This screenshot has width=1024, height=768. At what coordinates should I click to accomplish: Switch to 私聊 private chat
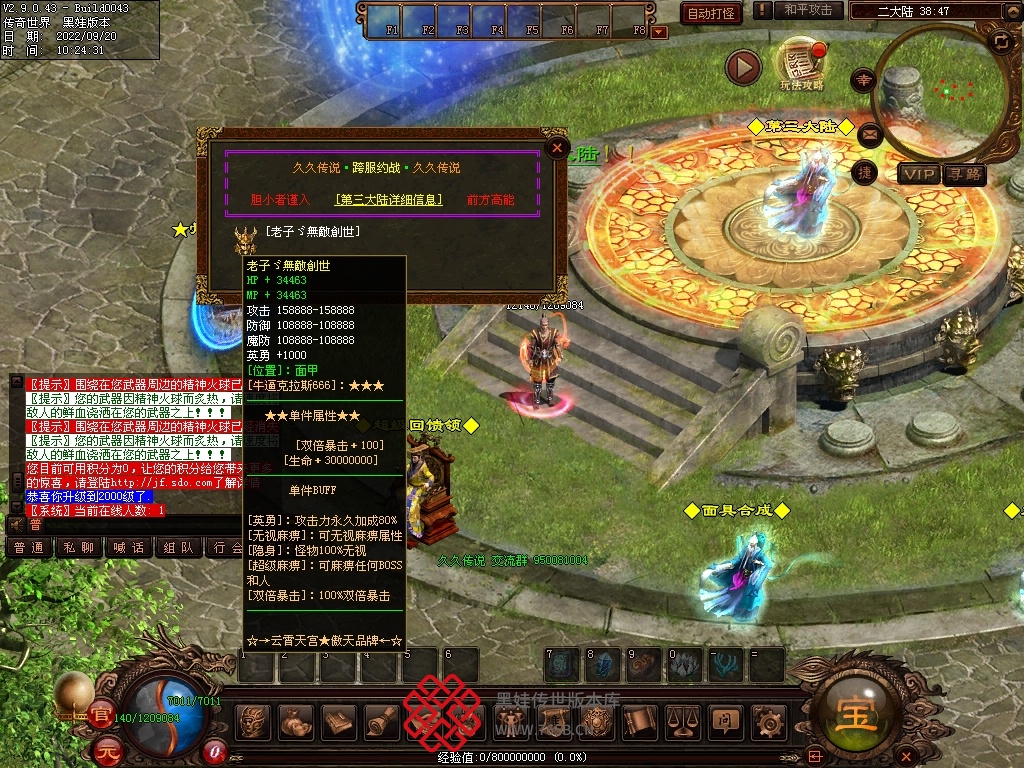coord(79,547)
